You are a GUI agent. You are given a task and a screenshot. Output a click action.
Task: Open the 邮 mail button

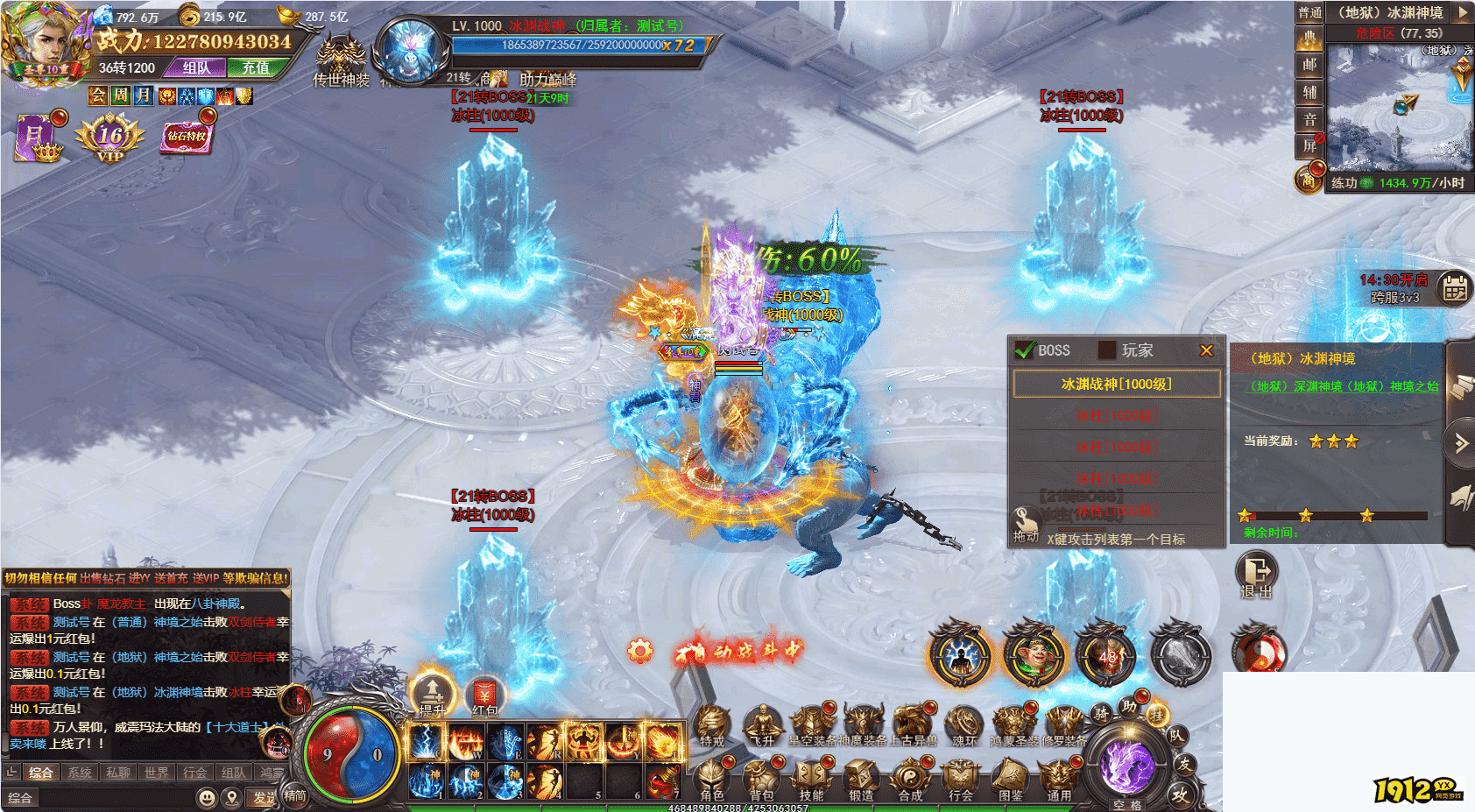(1309, 65)
